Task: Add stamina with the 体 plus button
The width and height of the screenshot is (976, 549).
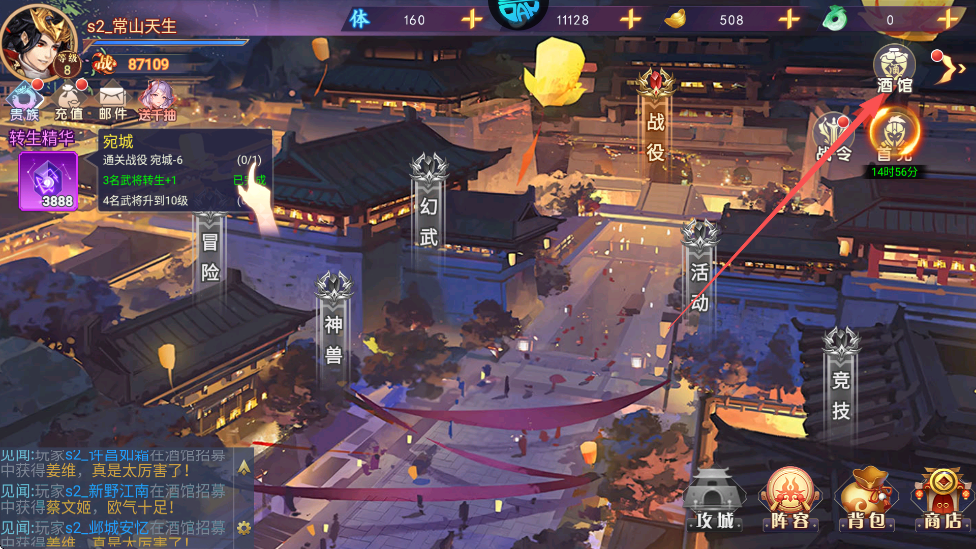Action: pos(471,19)
